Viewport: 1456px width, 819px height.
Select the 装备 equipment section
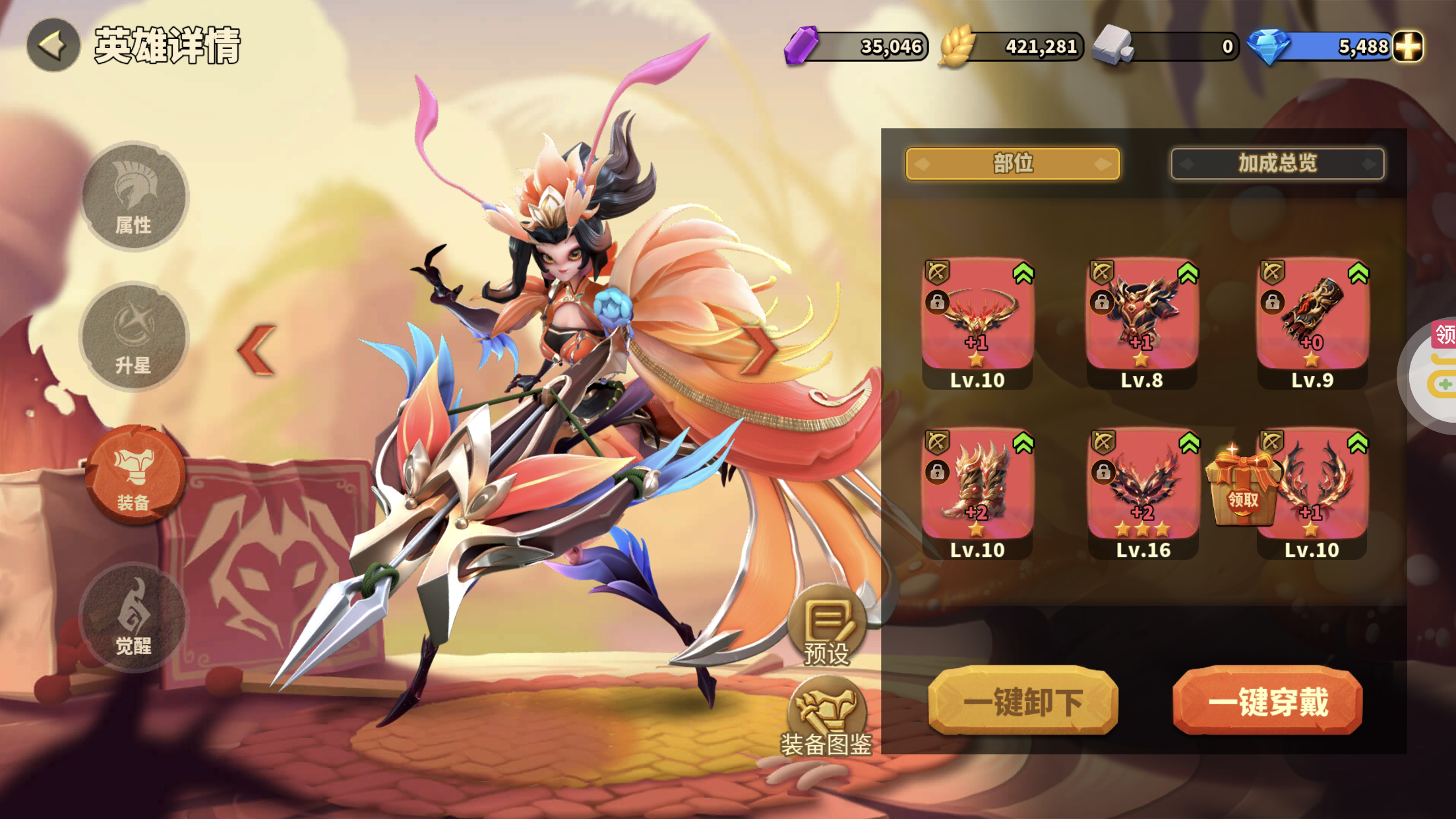[135, 475]
